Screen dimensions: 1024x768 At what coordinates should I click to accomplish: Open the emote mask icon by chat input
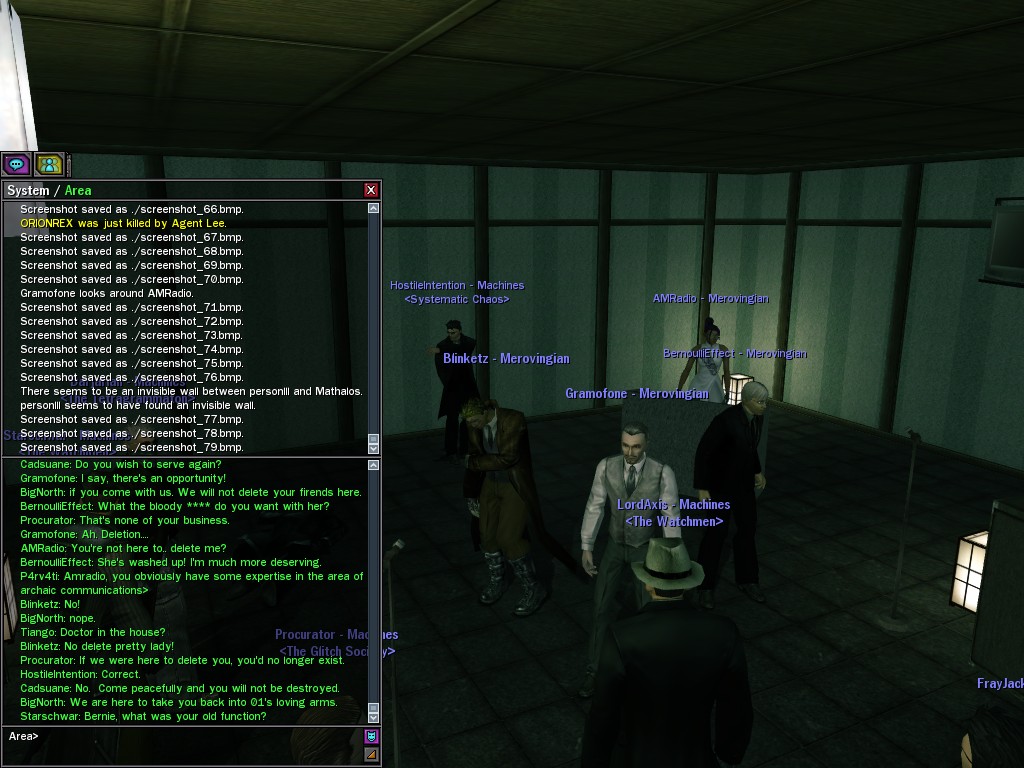372,737
